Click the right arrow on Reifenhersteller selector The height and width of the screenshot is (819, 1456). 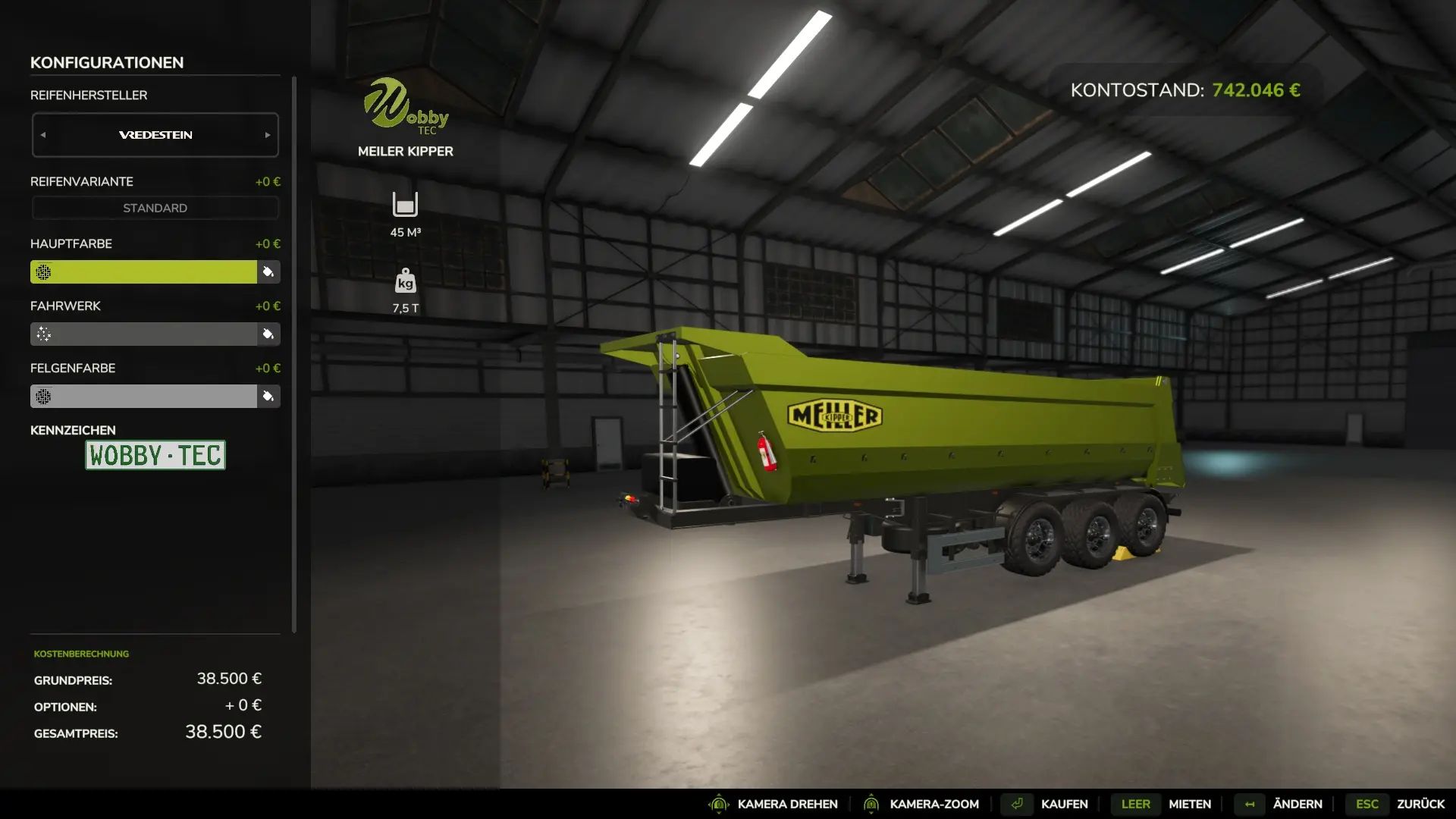click(x=267, y=134)
